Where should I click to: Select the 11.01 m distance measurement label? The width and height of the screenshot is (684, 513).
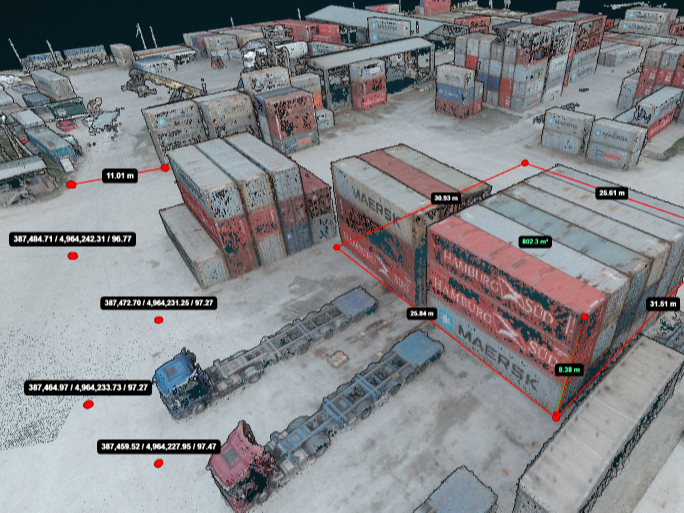[x=119, y=176]
